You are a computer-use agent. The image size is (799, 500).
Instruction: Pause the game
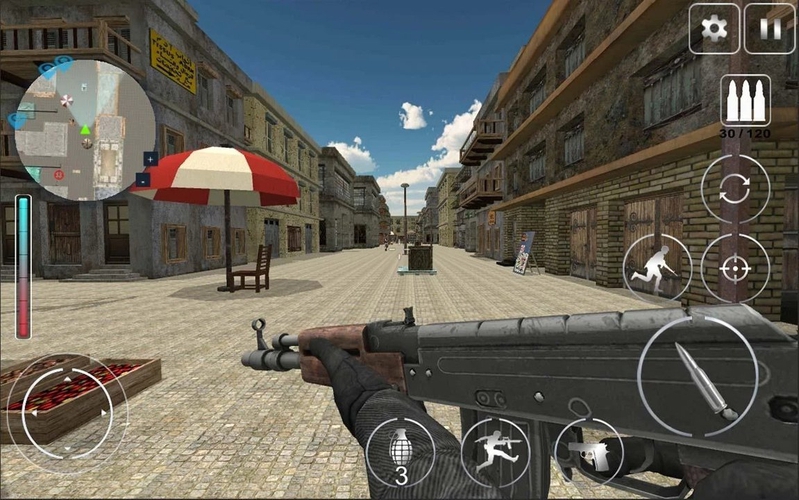[x=769, y=28]
